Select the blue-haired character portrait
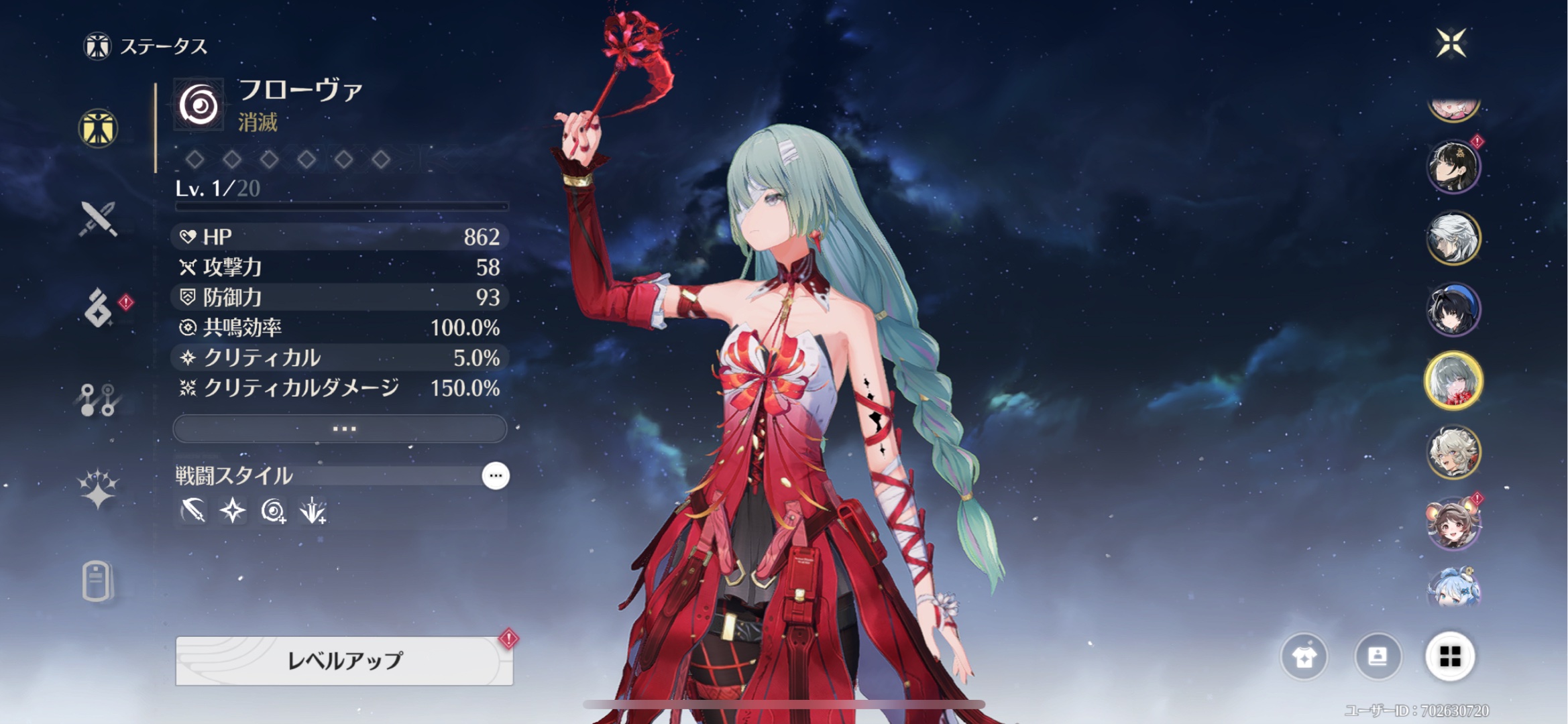This screenshot has width=1568, height=724. (1453, 589)
